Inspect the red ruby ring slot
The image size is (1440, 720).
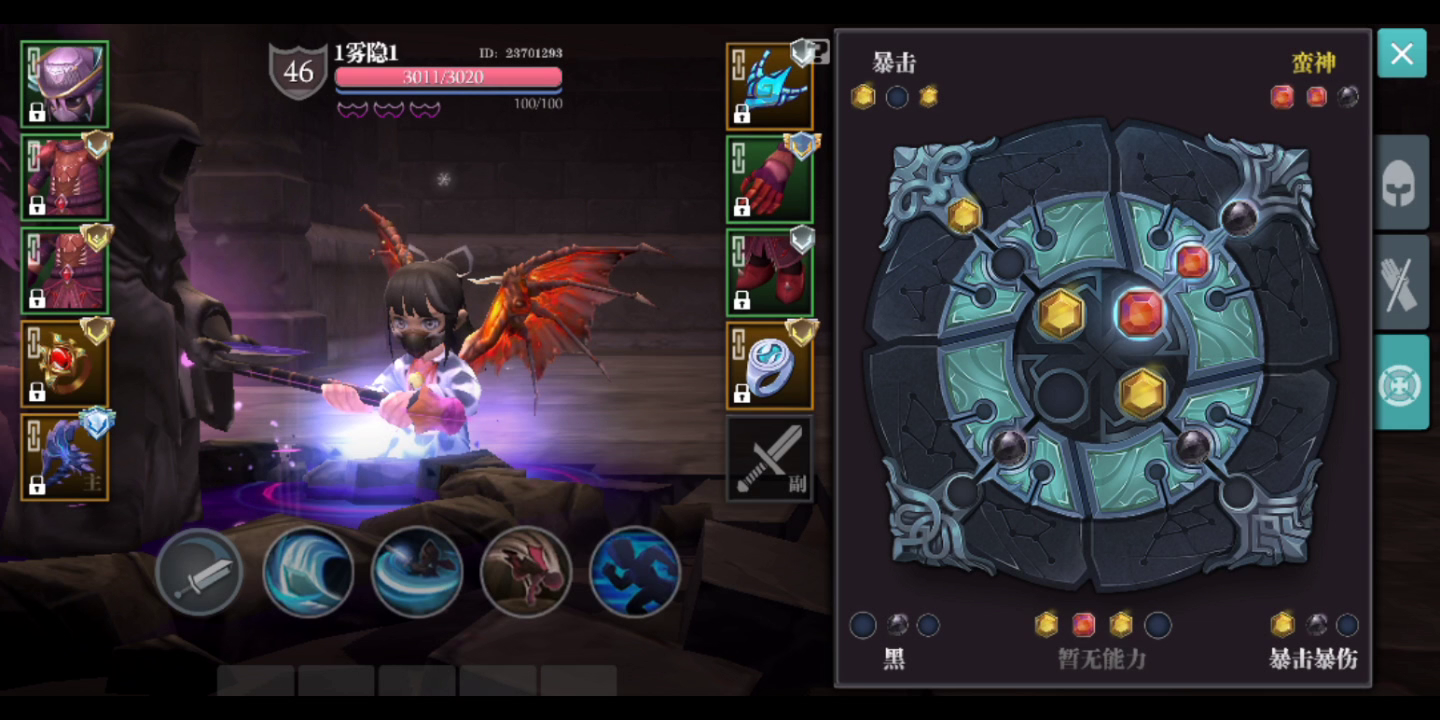click(65, 363)
